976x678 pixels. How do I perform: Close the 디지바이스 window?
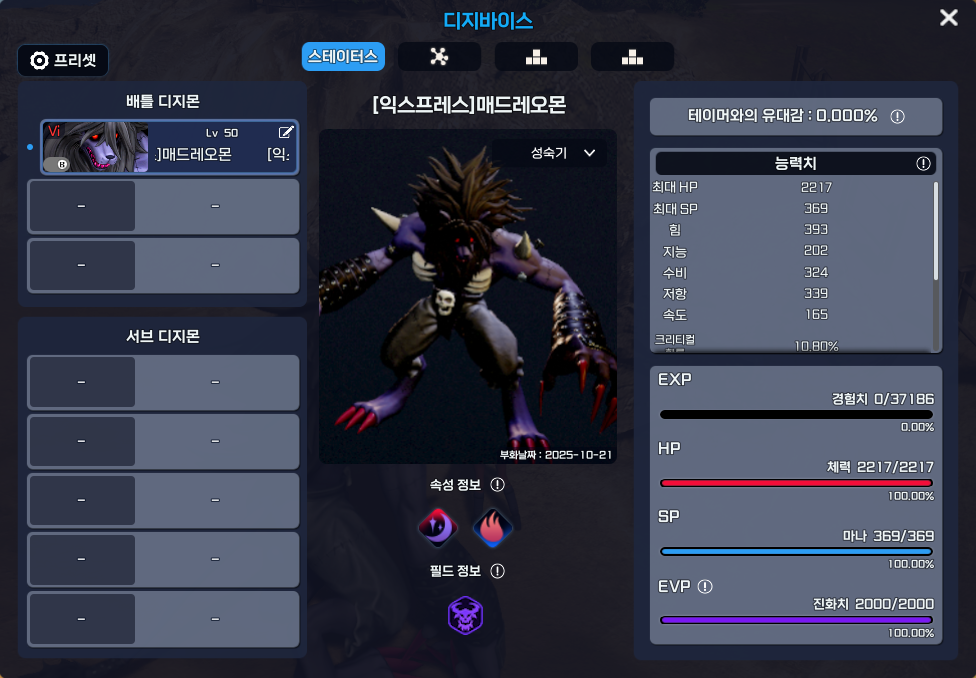click(x=948, y=18)
